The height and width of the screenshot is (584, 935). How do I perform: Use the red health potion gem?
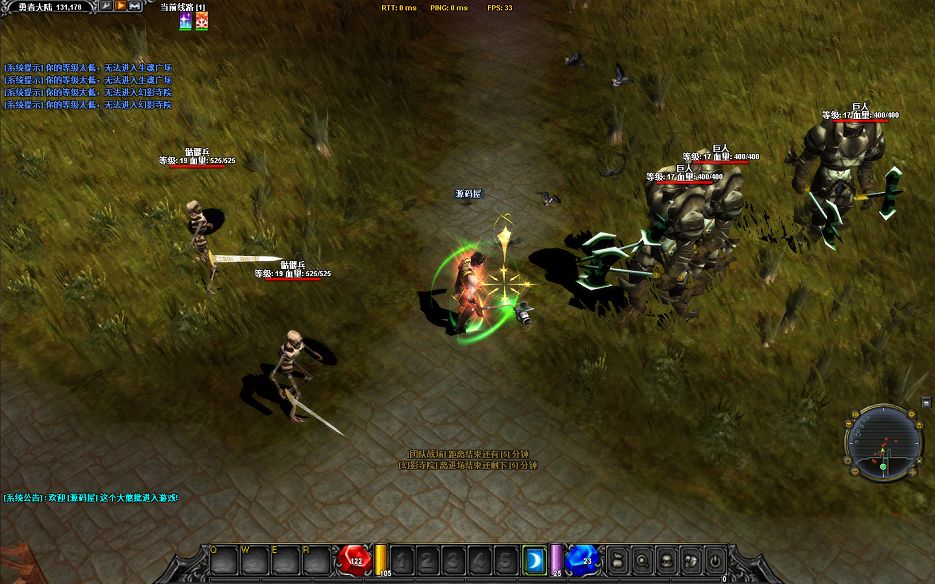pyautogui.click(x=355, y=559)
